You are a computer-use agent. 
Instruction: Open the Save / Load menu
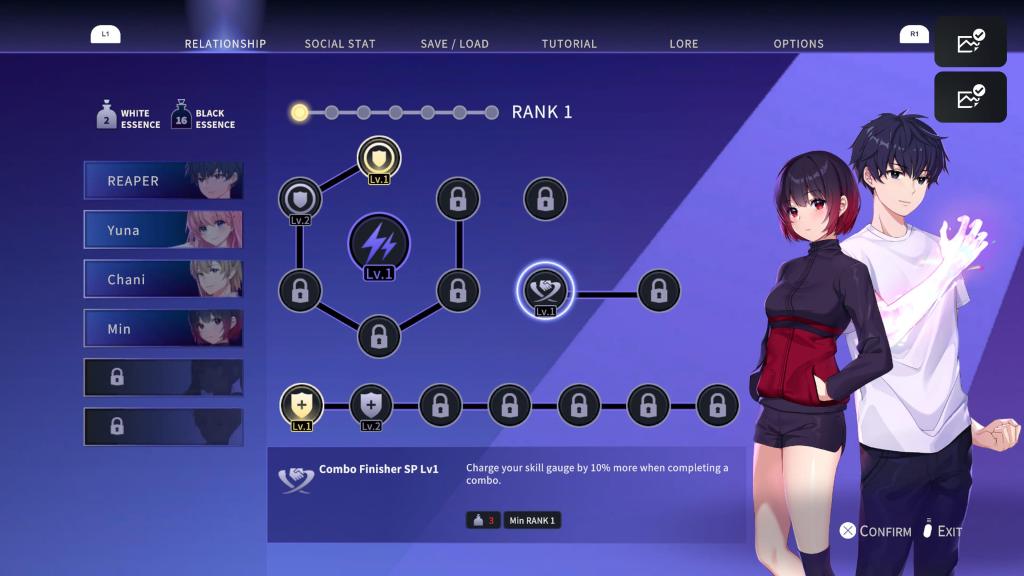coord(454,44)
